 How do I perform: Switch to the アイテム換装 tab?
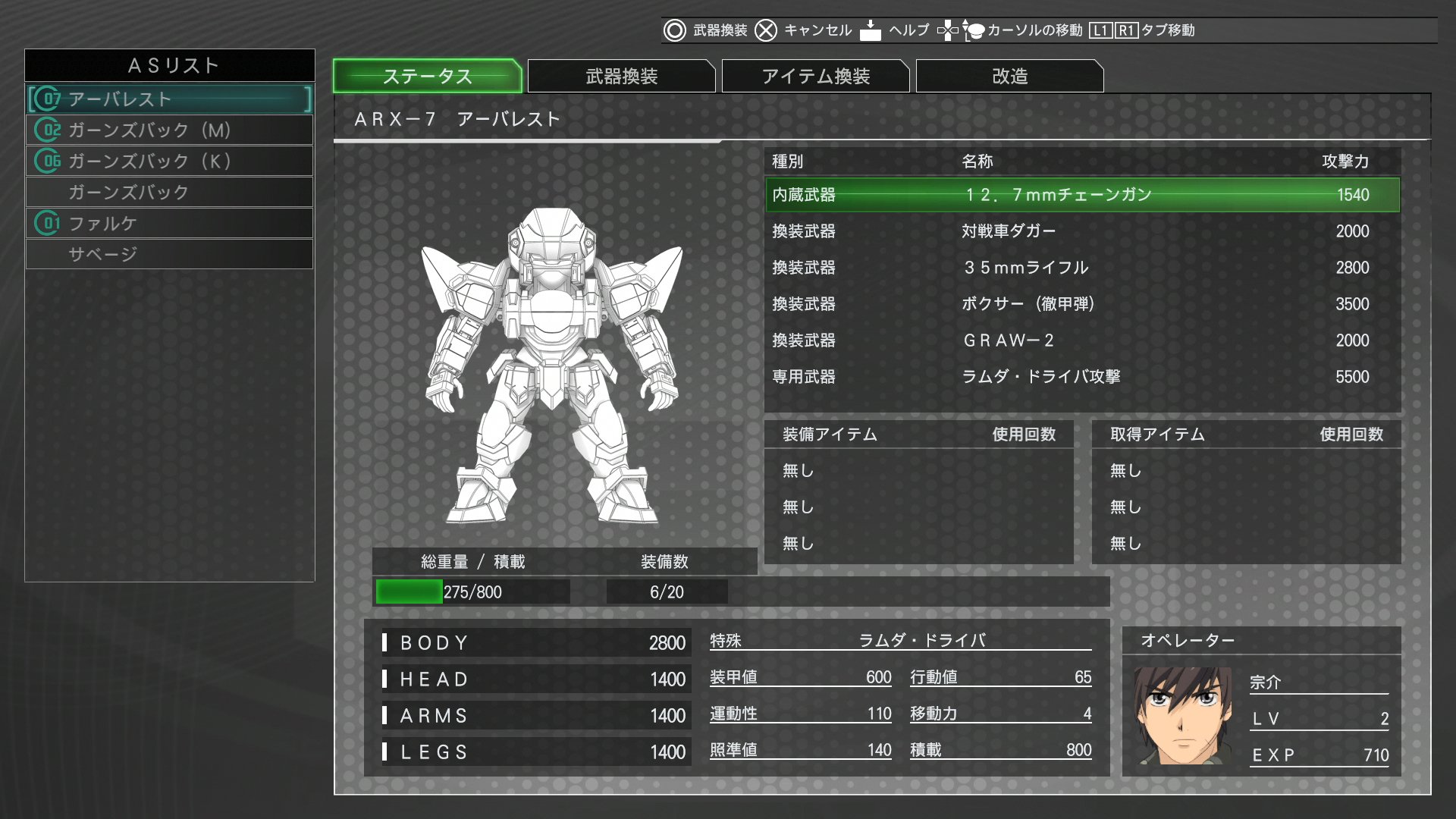(815, 76)
